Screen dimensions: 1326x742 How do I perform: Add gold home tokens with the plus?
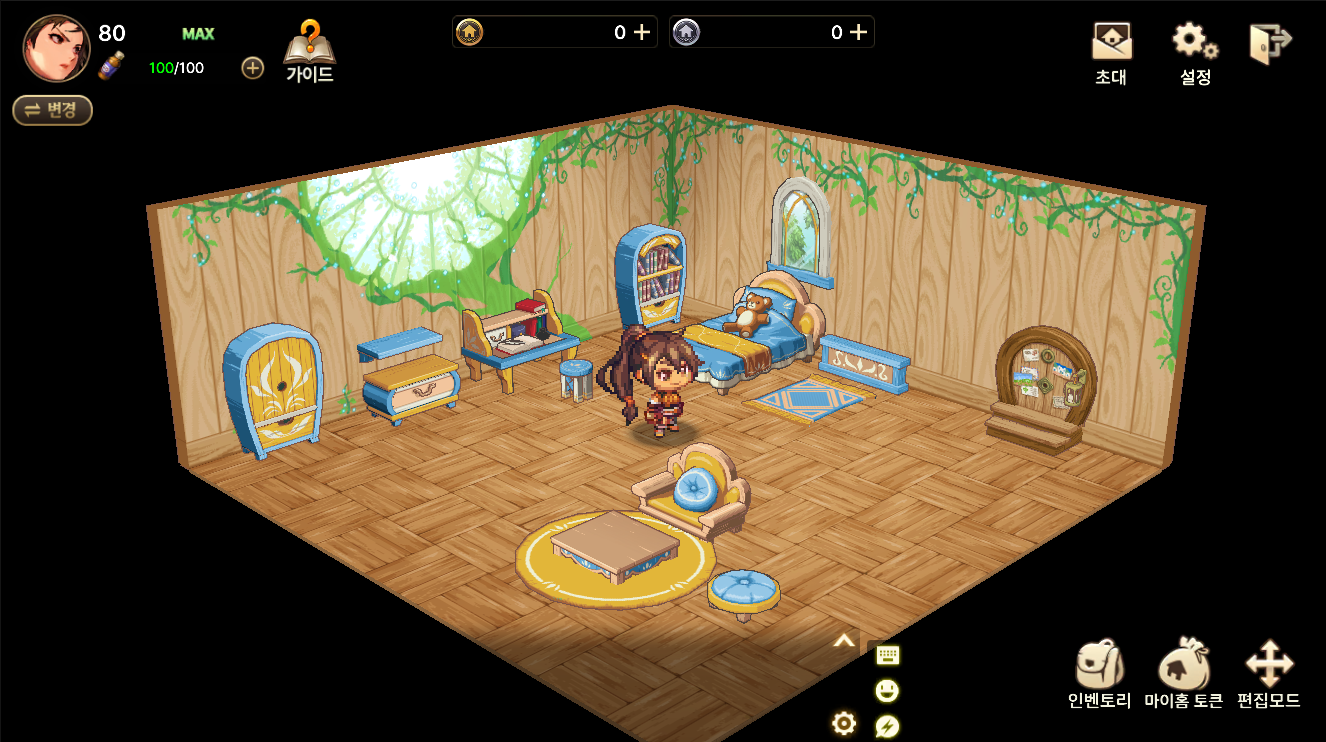[x=642, y=32]
